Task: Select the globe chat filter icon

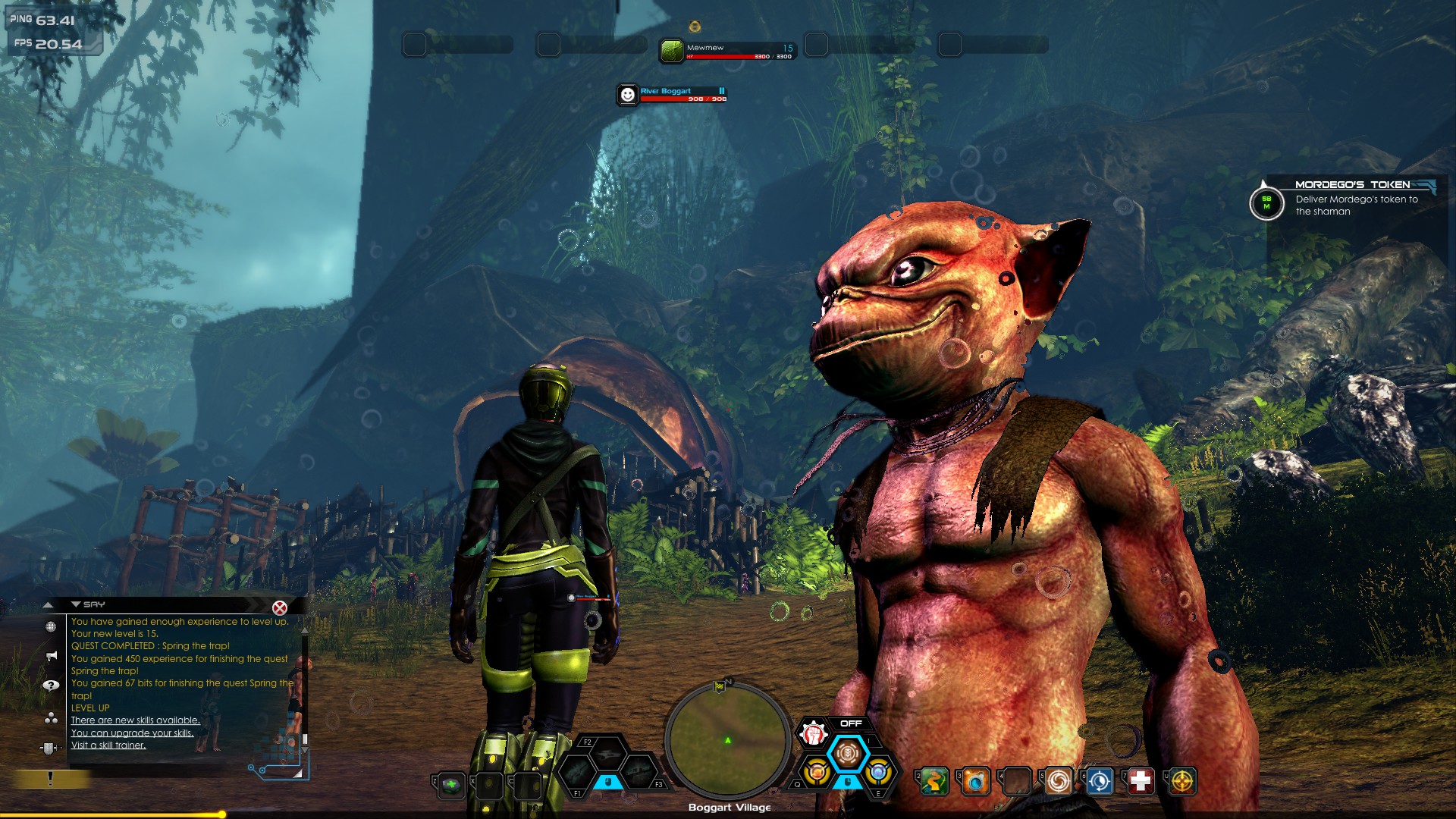Action: (x=51, y=627)
